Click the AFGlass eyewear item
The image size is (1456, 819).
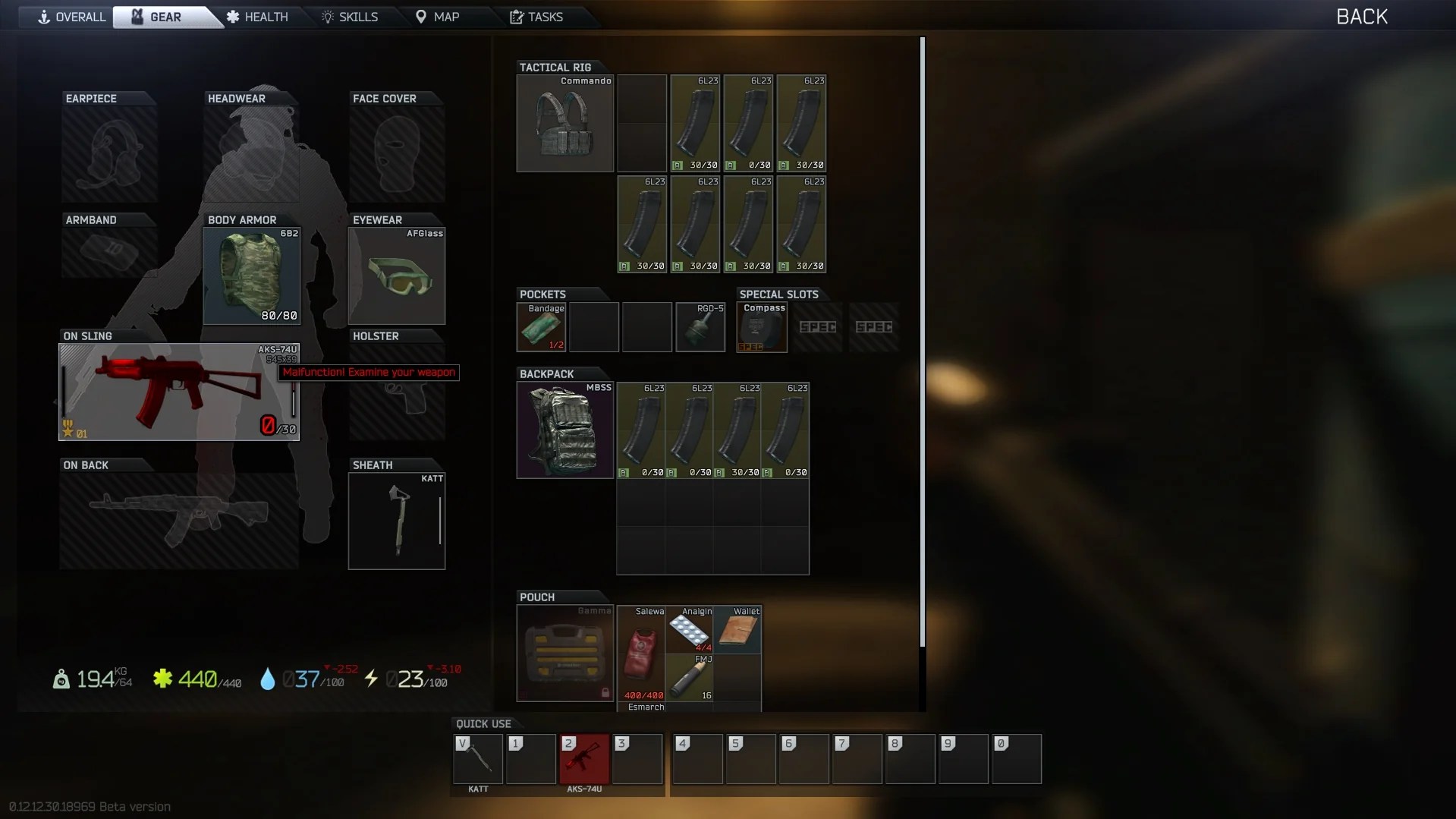tap(396, 275)
